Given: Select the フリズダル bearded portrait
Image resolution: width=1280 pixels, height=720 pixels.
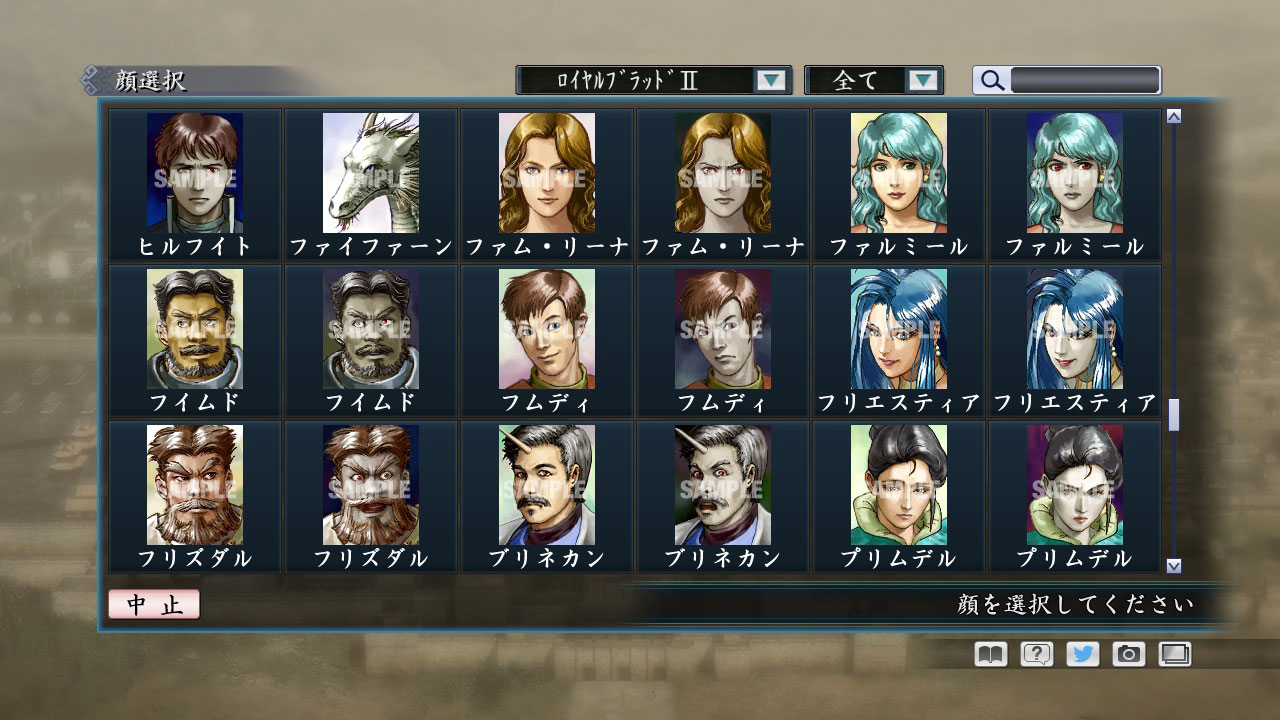Looking at the screenshot, I should click(x=194, y=488).
